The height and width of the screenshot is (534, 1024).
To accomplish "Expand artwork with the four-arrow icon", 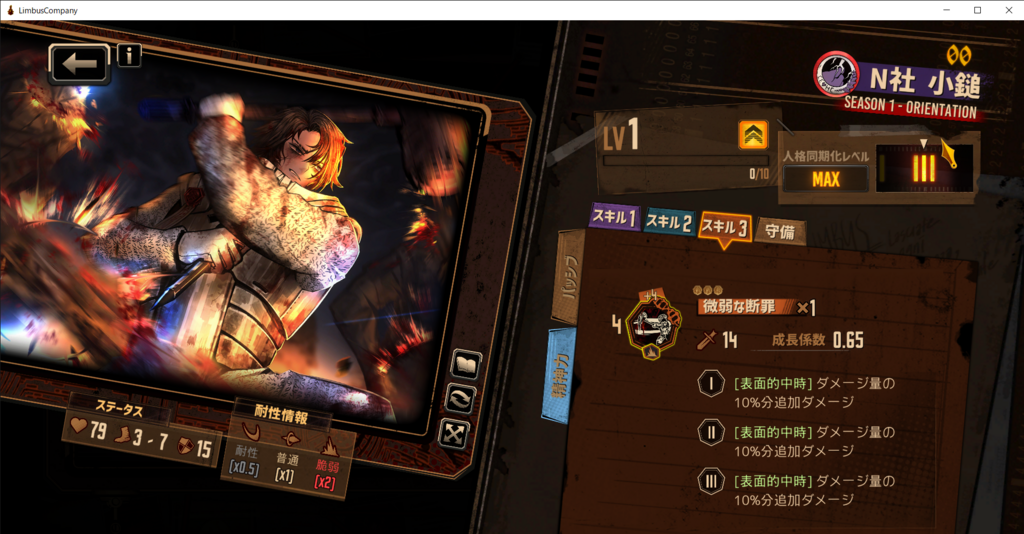I will 454,432.
